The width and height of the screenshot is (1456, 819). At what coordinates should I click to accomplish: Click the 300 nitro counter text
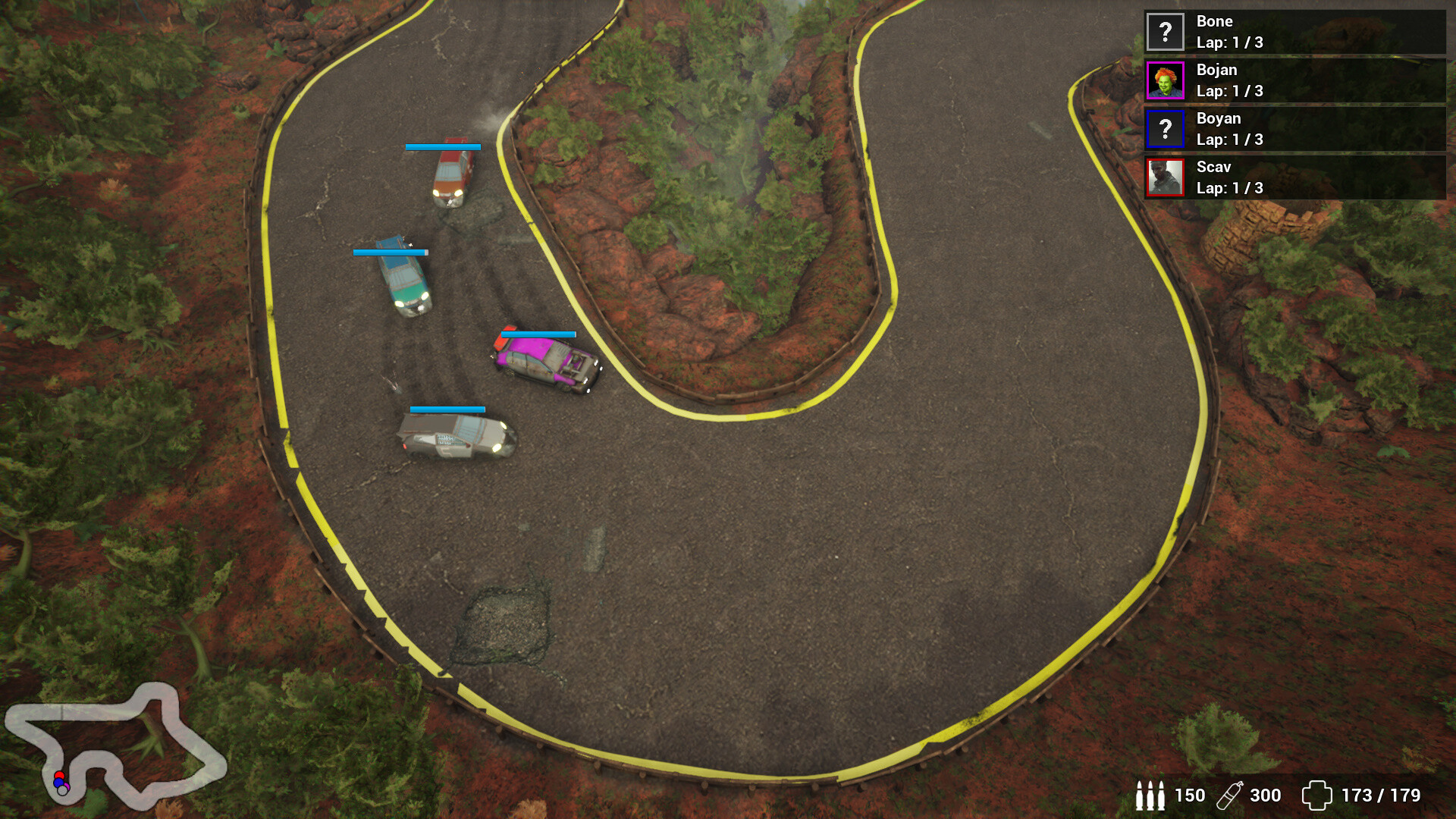coord(1265,796)
